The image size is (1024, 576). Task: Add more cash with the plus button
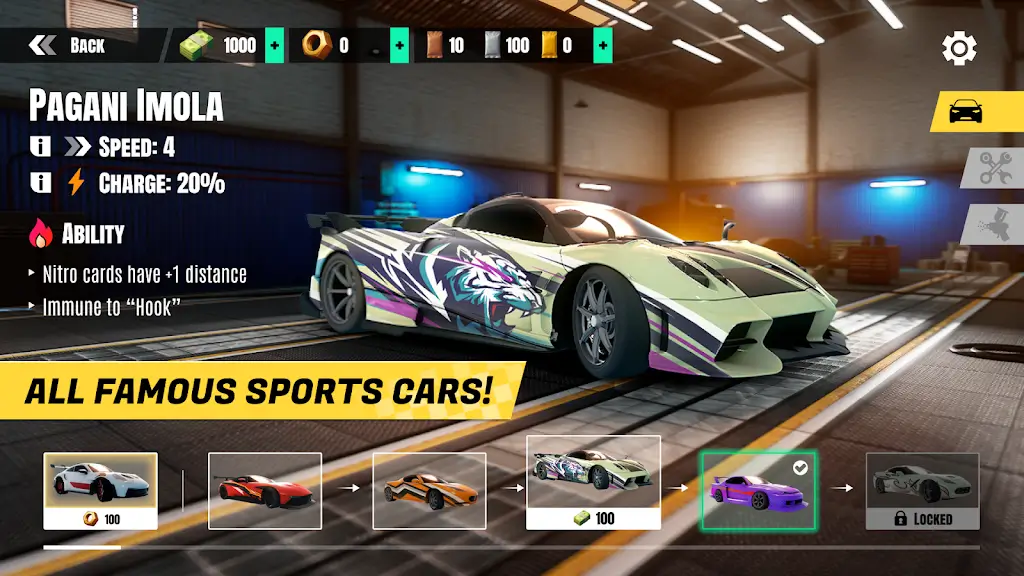click(x=274, y=45)
